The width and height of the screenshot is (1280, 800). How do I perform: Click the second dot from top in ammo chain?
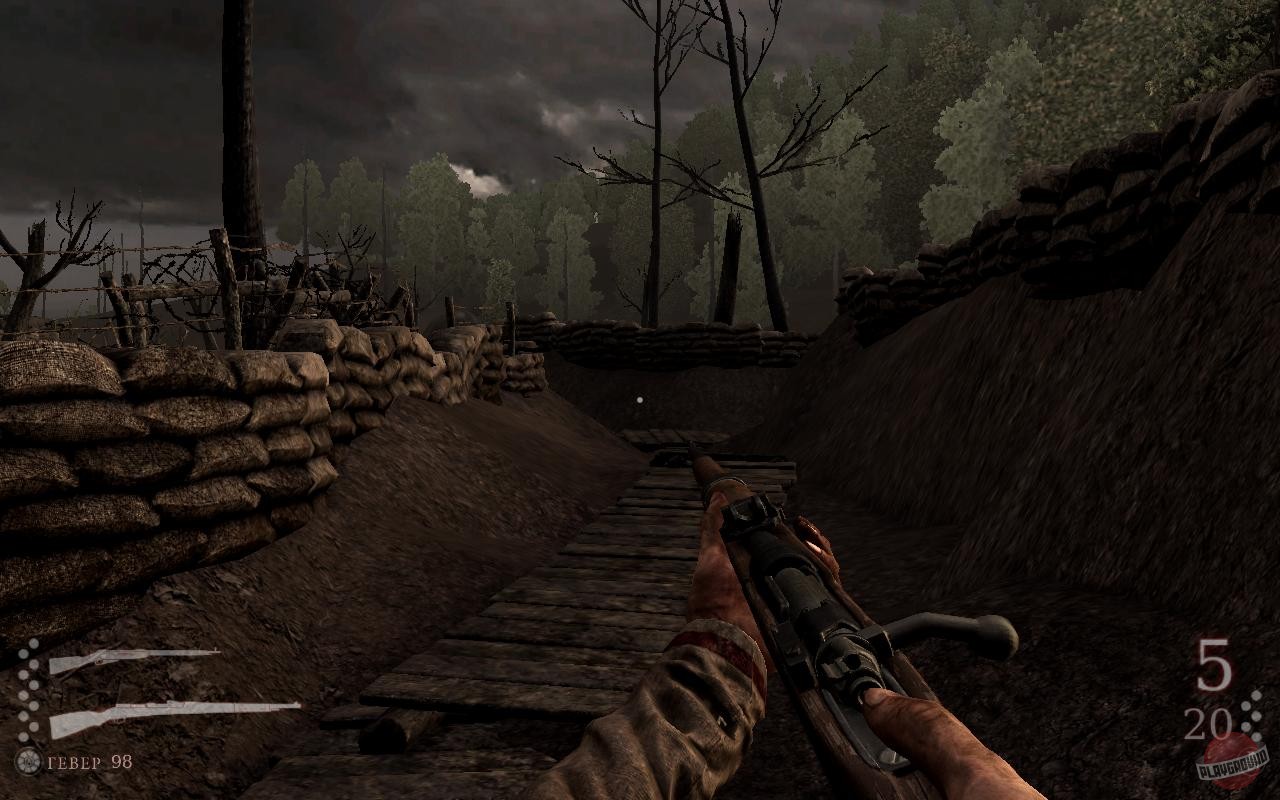tap(22, 653)
